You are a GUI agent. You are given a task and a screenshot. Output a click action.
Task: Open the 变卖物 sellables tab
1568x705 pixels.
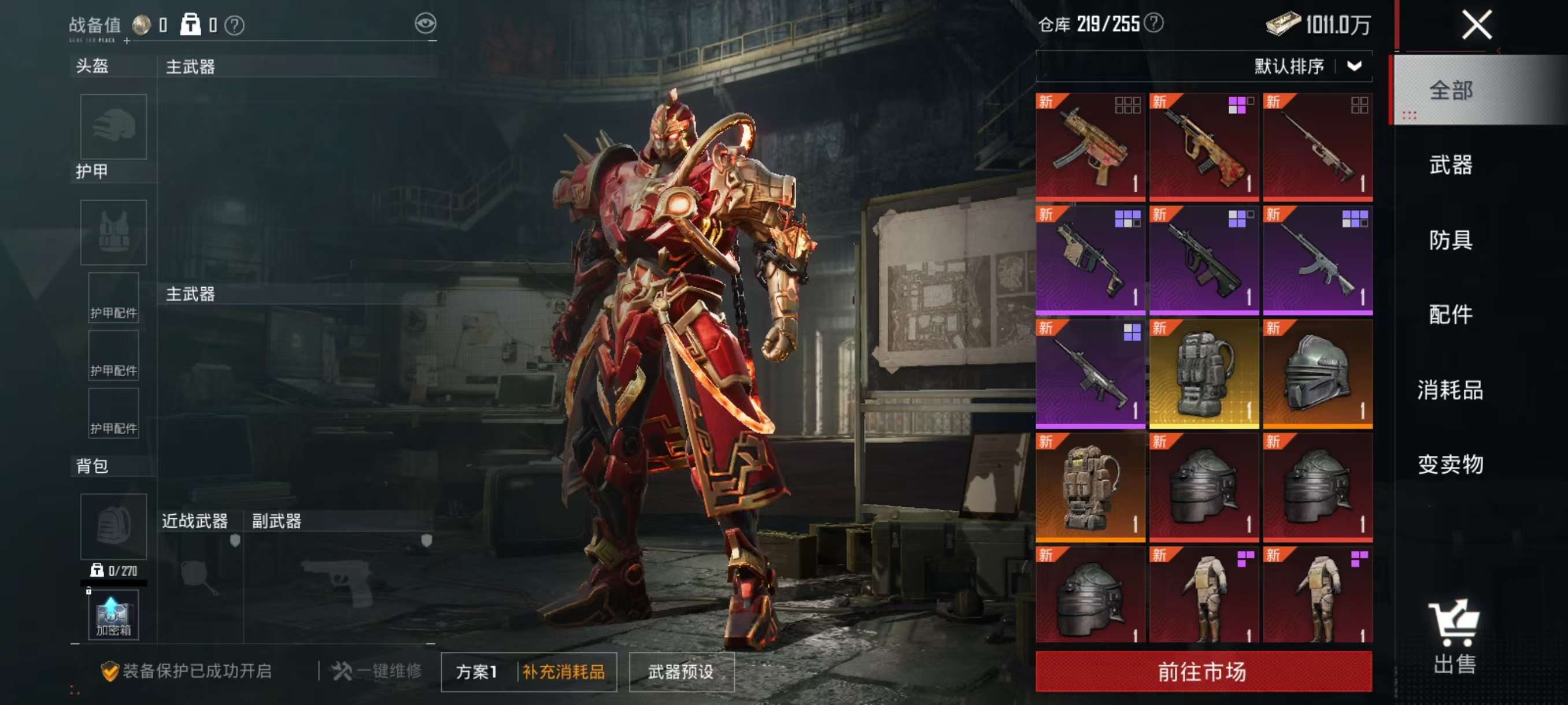pyautogui.click(x=1451, y=465)
